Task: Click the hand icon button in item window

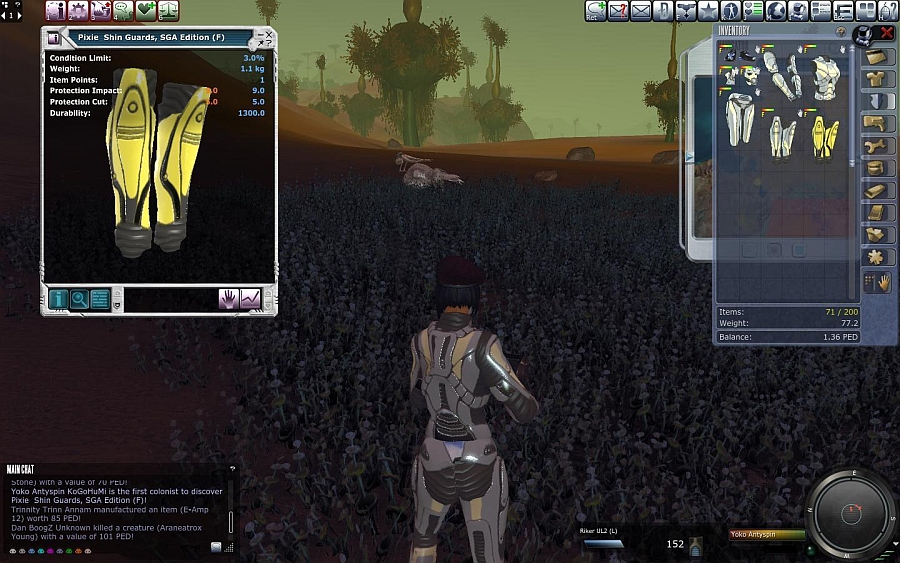Action: tap(229, 298)
